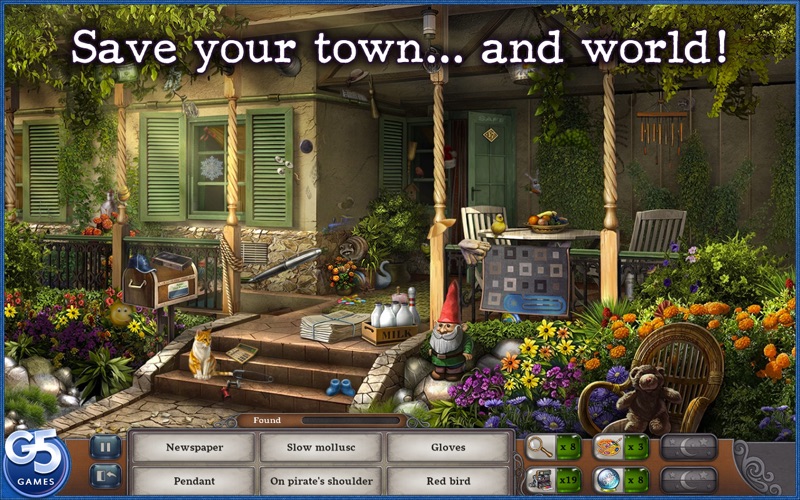Viewport: 800px width, 500px height.
Task: Pause the game
Action: (x=105, y=446)
